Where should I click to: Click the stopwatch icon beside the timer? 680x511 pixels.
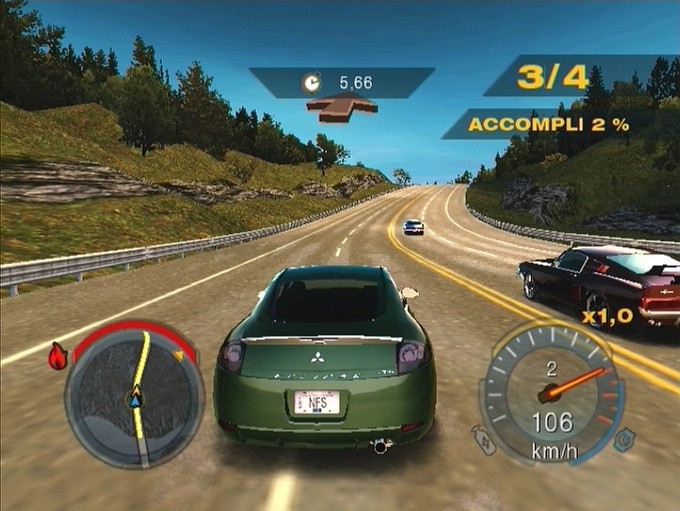[x=312, y=83]
